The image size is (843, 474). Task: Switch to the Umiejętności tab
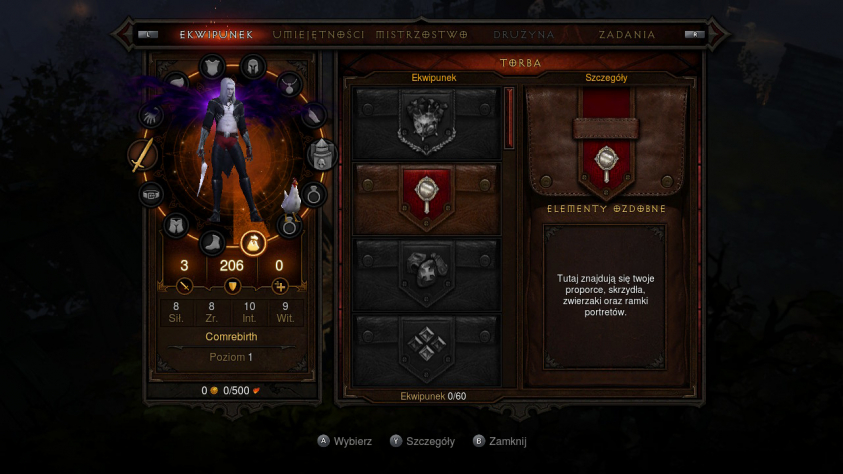(320, 34)
